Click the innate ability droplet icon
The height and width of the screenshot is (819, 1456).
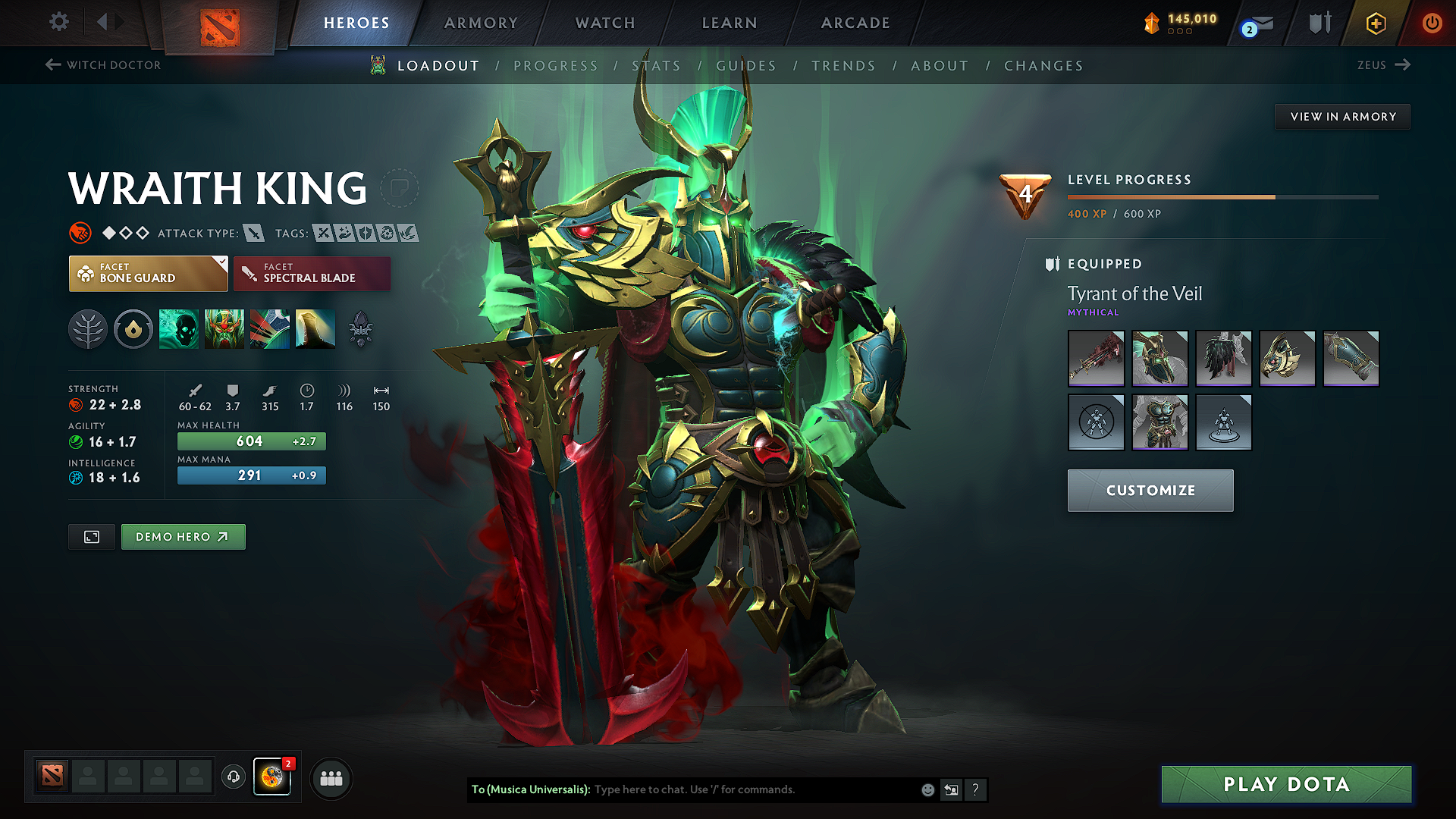point(133,329)
